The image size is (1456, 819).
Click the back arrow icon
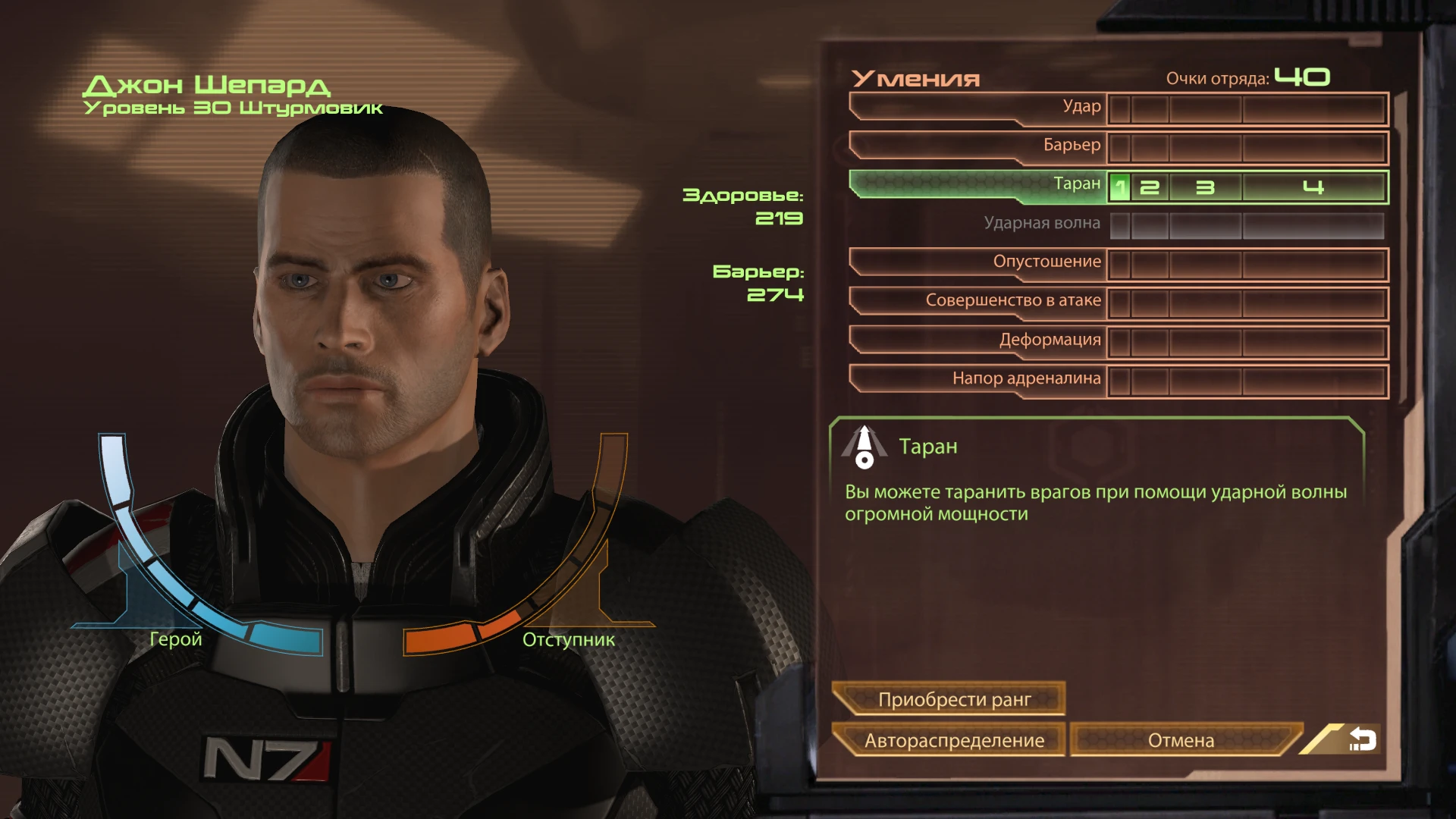click(1363, 740)
